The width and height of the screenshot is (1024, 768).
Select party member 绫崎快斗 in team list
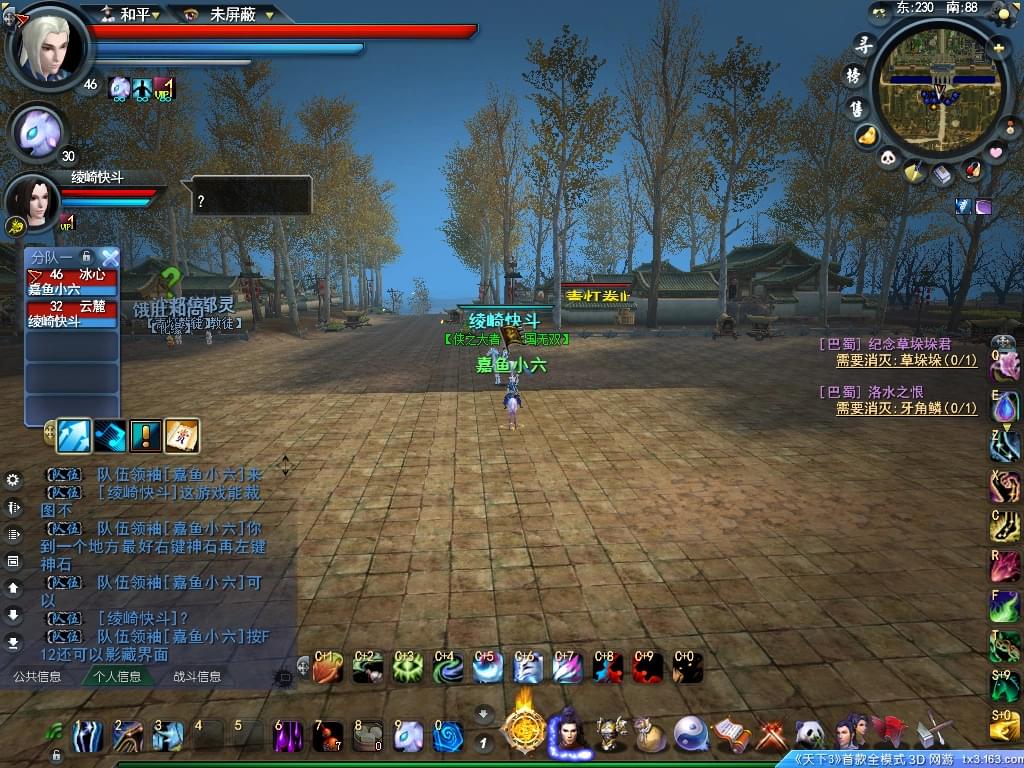[71, 315]
